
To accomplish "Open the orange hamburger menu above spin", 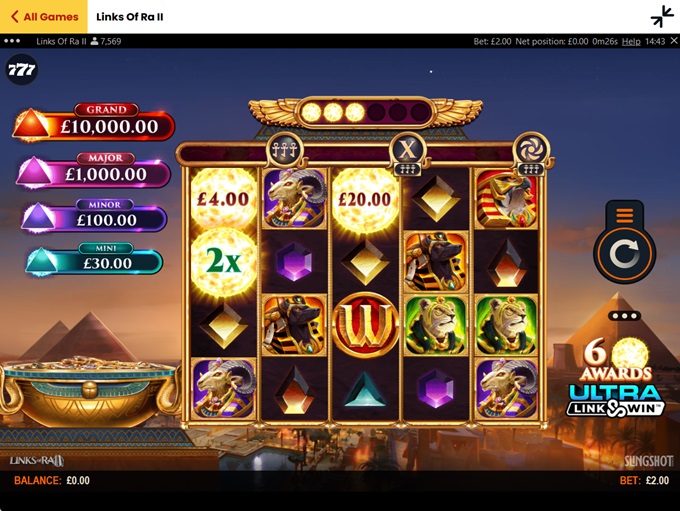I will click(624, 215).
